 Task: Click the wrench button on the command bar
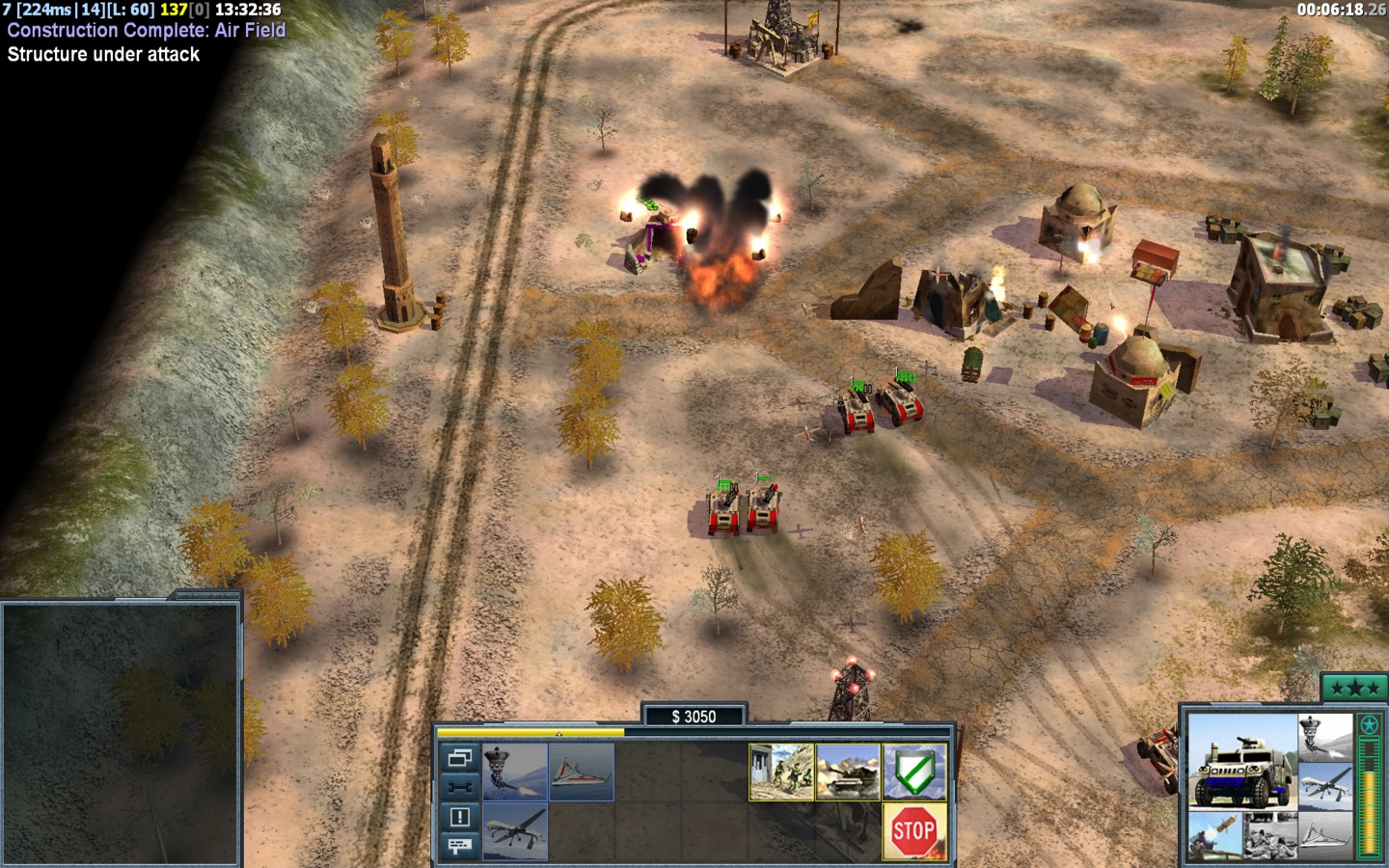click(460, 787)
